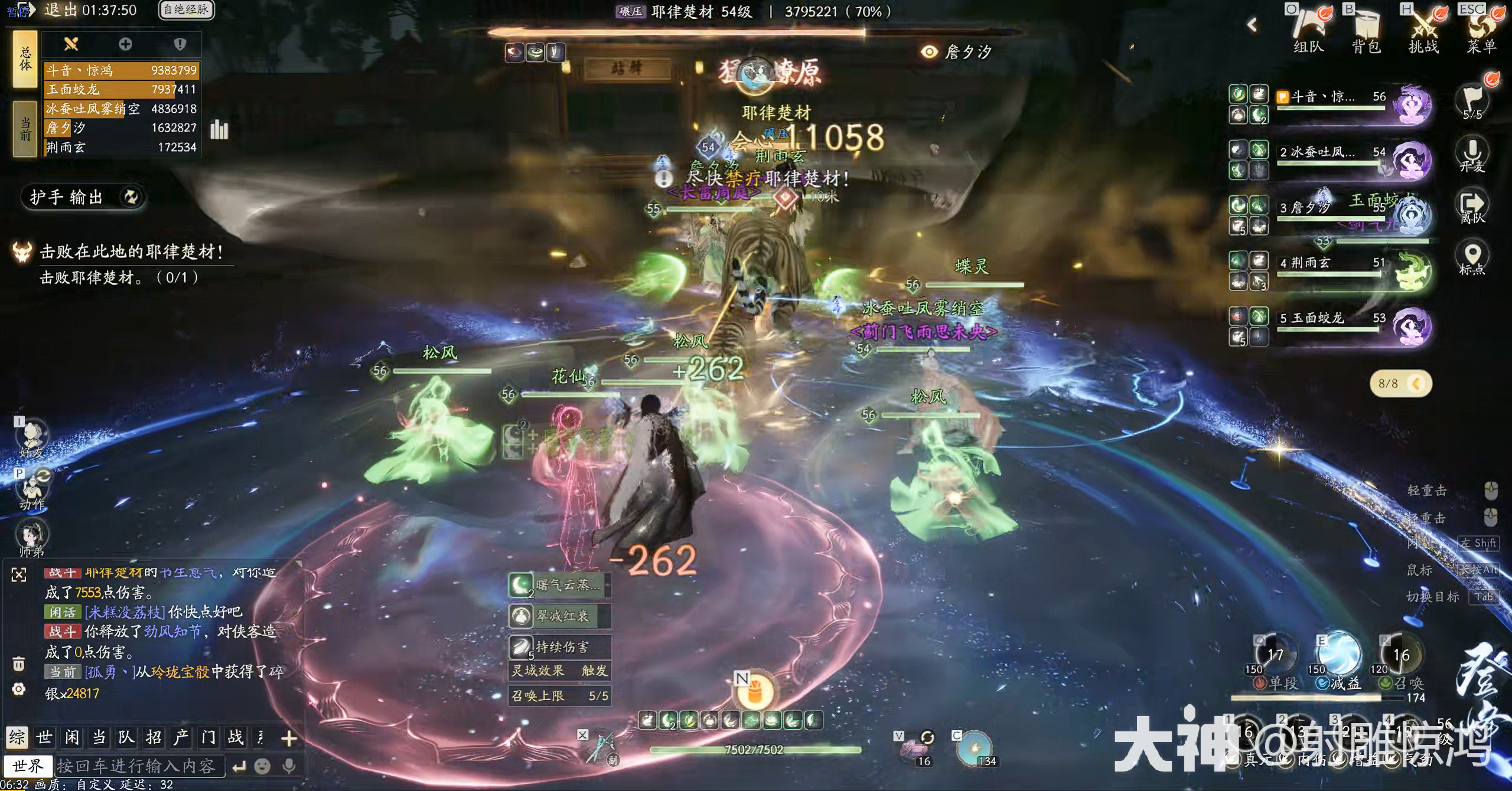The width and height of the screenshot is (1512, 791).
Task: Click 退出 to exit the dungeon
Action: (60, 10)
